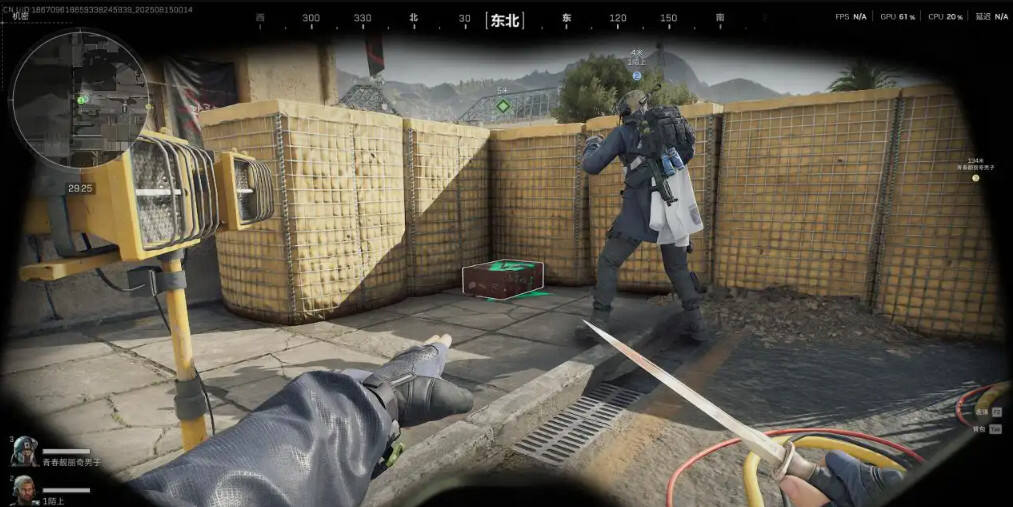Click the 东北 heading on the compass
The height and width of the screenshot is (507, 1013).
[x=505, y=19]
